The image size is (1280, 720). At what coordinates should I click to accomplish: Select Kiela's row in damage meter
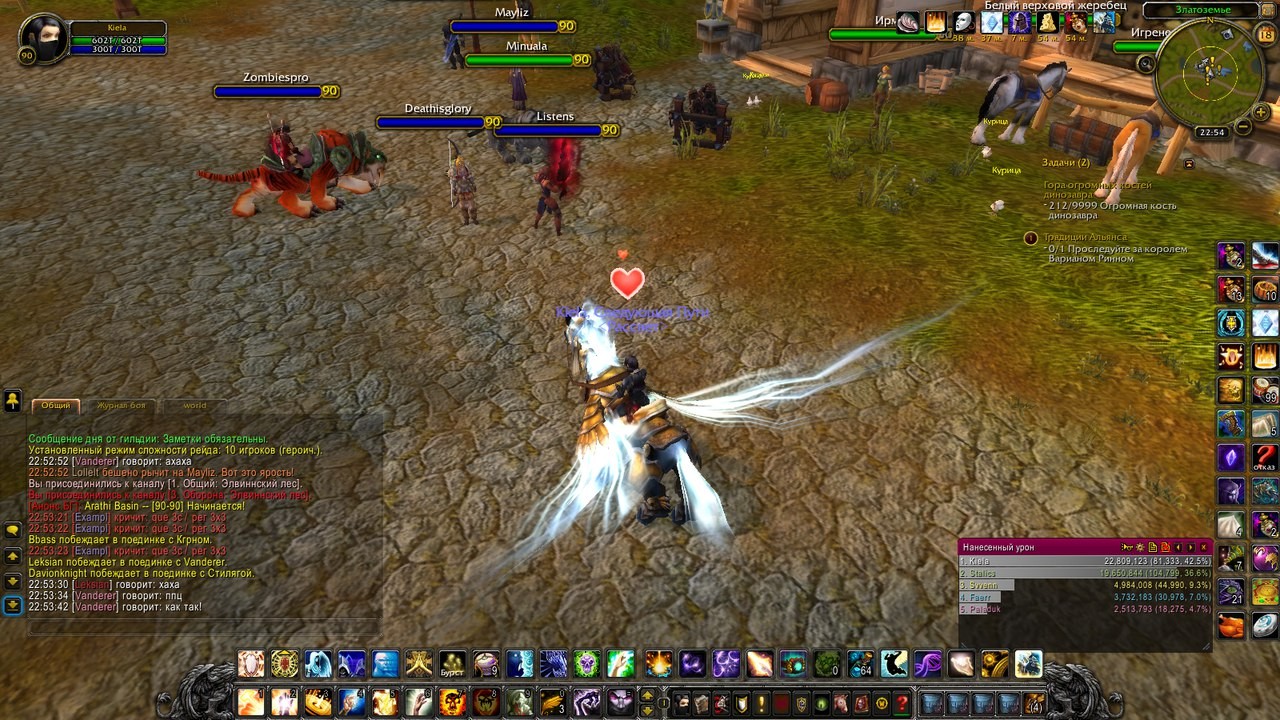coord(1085,562)
